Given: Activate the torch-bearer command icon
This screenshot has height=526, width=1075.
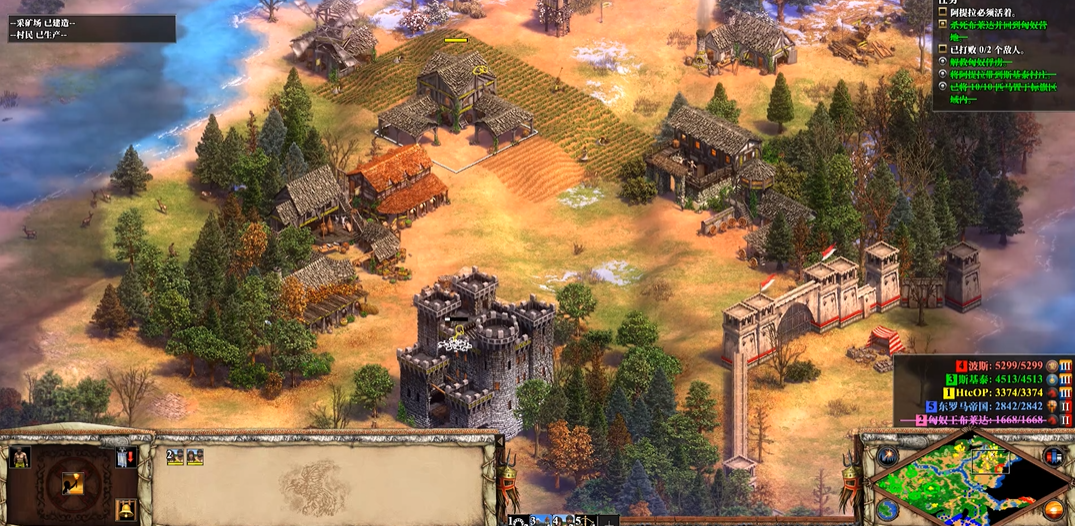Looking at the screenshot, I should tap(74, 485).
